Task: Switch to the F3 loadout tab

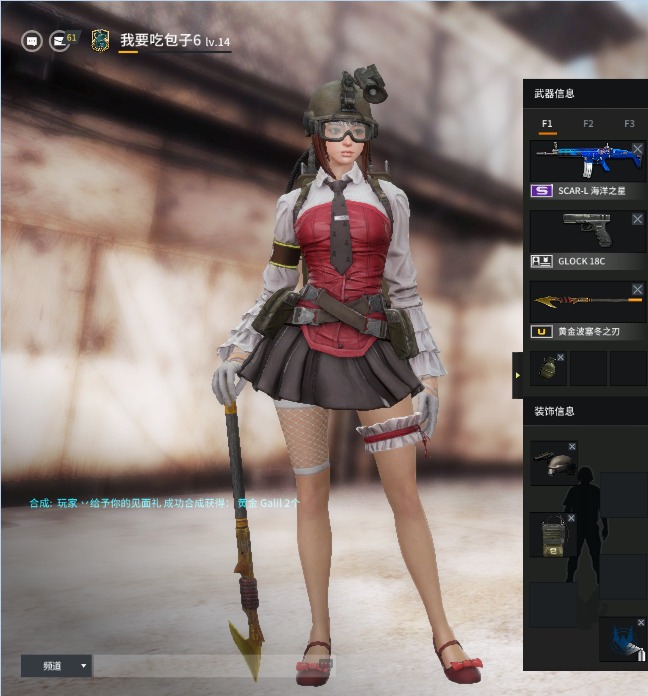Action: click(x=629, y=124)
